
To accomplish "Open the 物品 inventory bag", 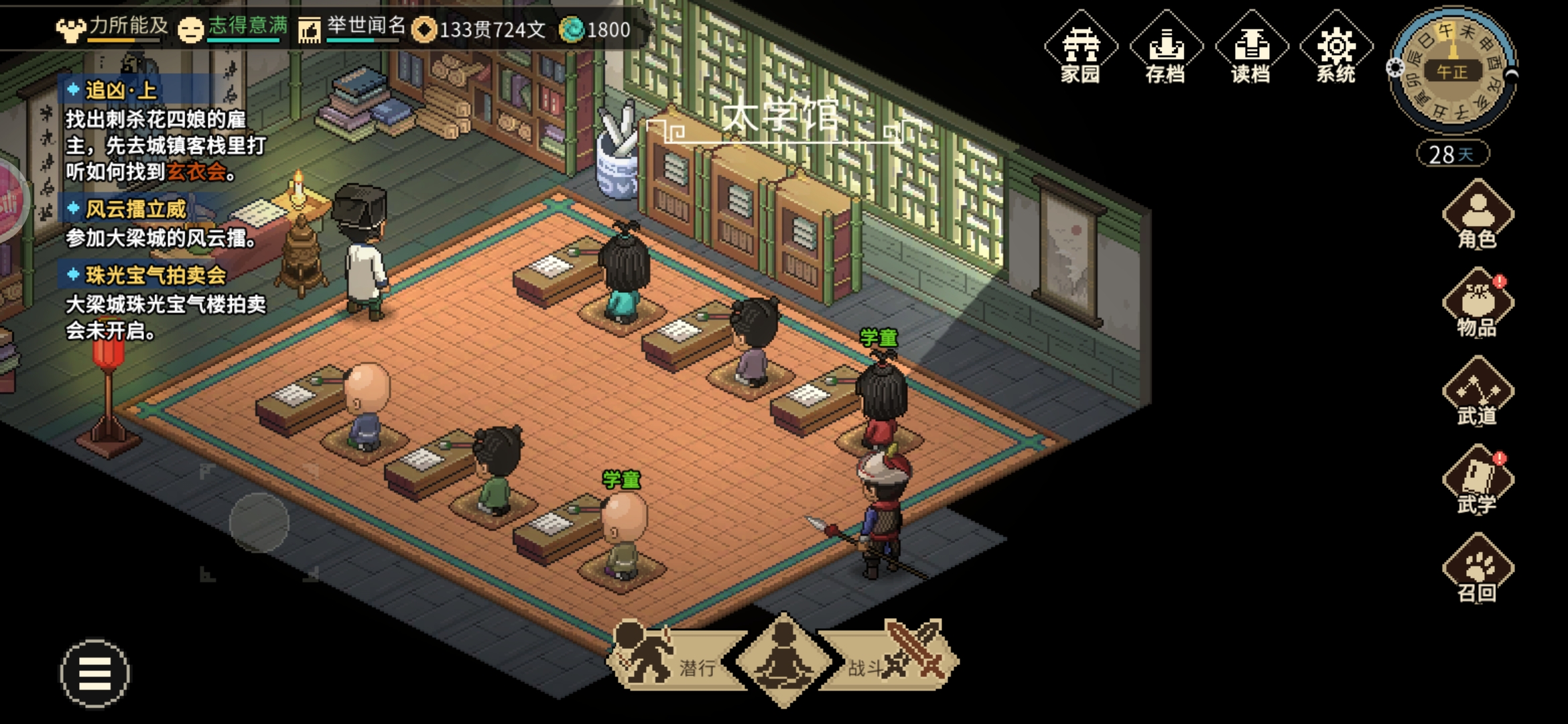I will [x=1478, y=303].
